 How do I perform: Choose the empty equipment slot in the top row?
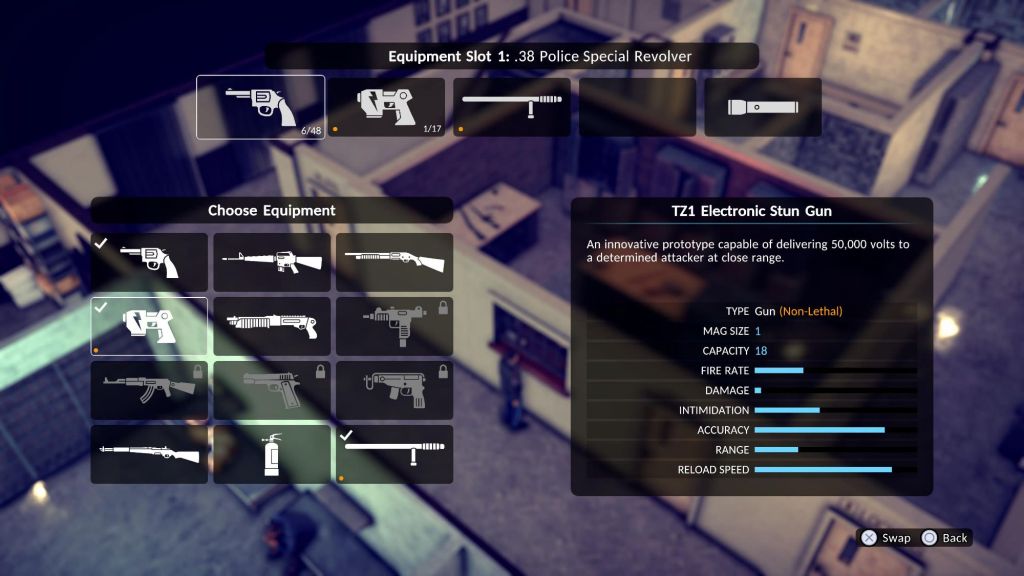tap(638, 107)
